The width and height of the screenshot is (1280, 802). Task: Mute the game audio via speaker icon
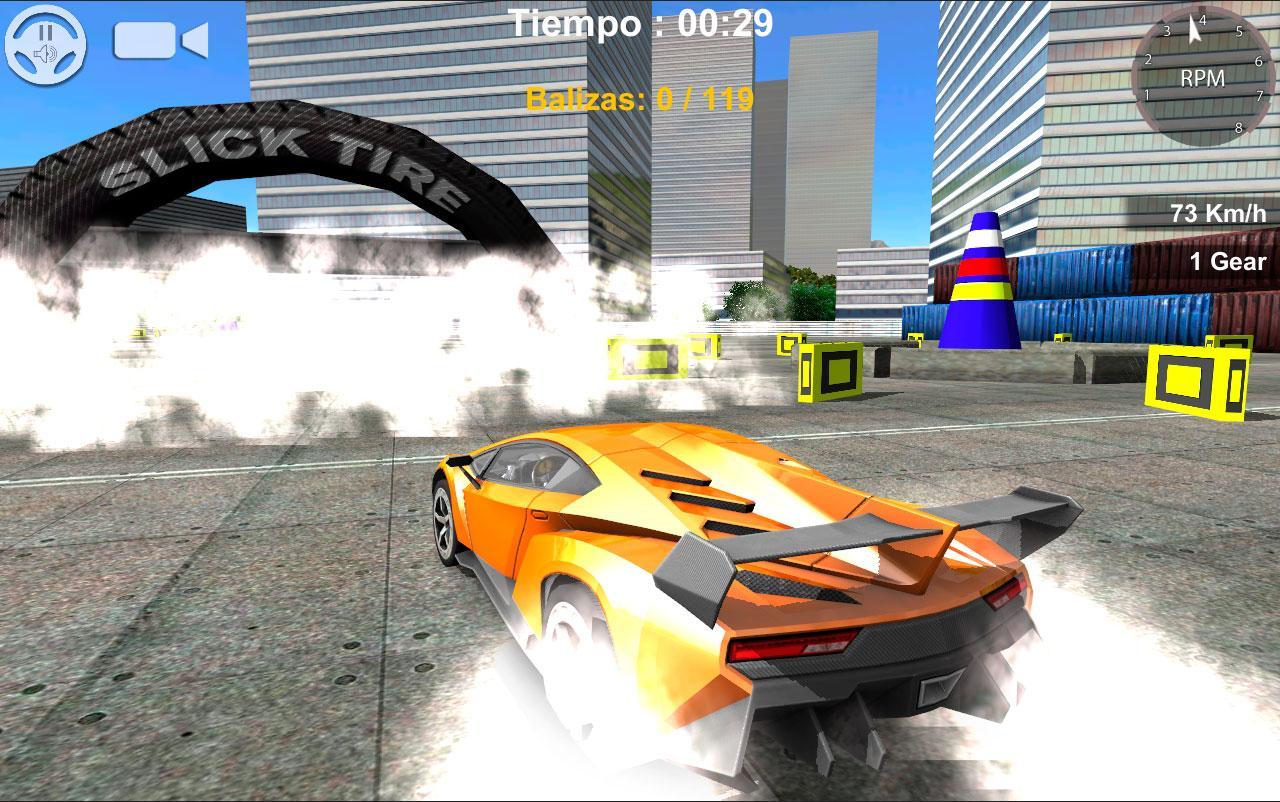(46, 53)
